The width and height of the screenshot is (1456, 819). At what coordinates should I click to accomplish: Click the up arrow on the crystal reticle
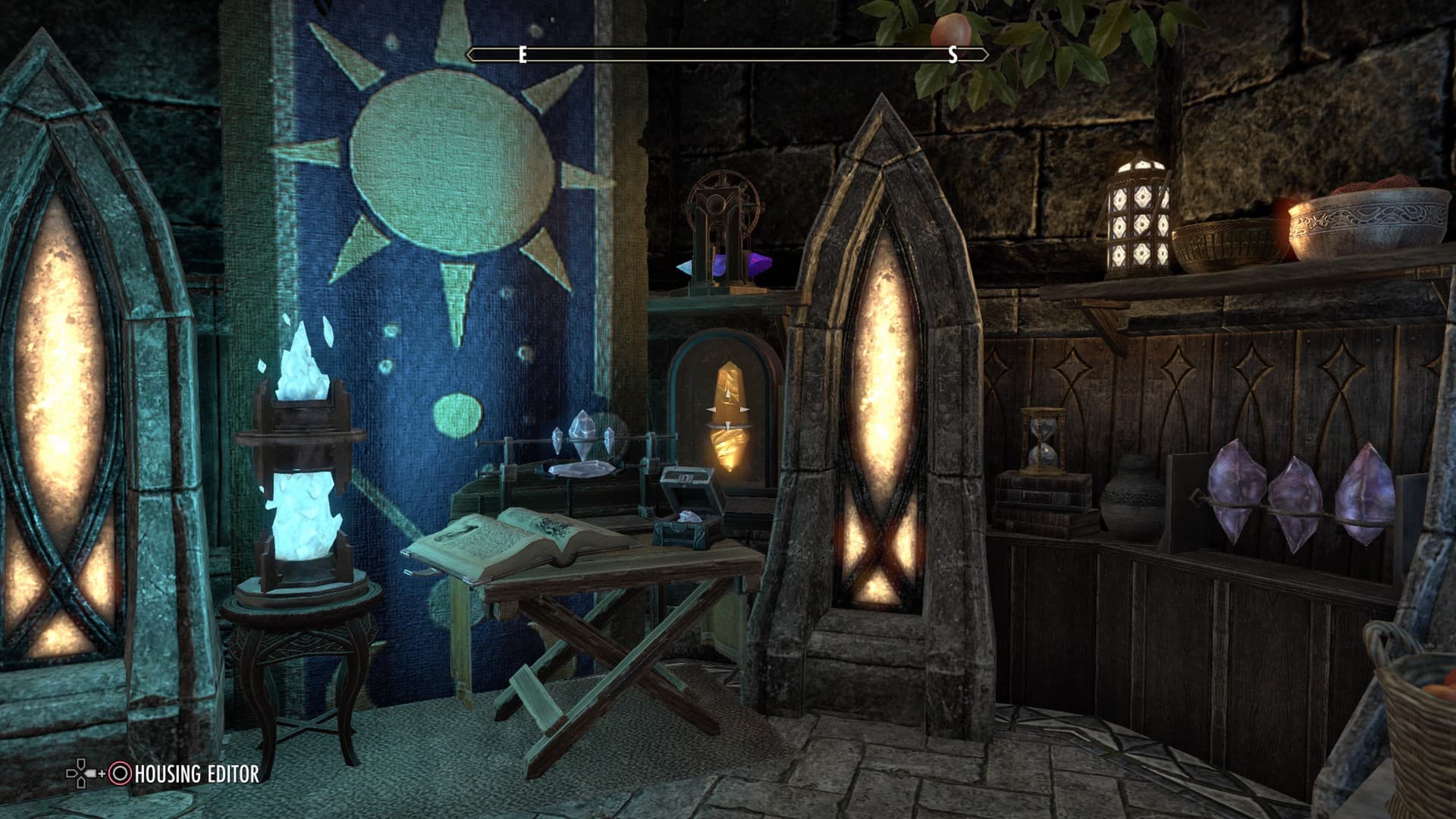click(x=728, y=393)
